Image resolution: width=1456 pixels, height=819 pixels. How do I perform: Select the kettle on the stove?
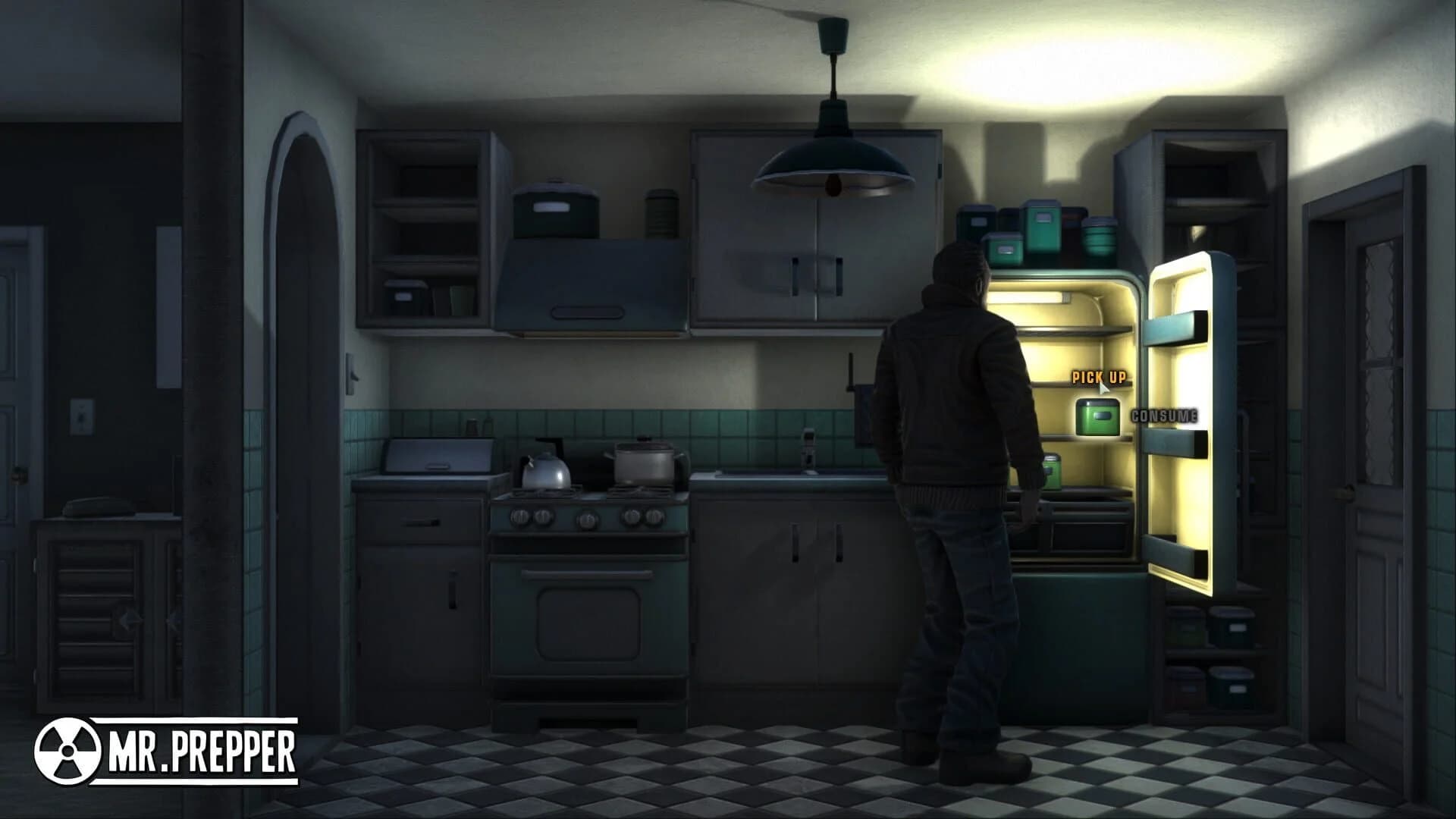(544, 470)
